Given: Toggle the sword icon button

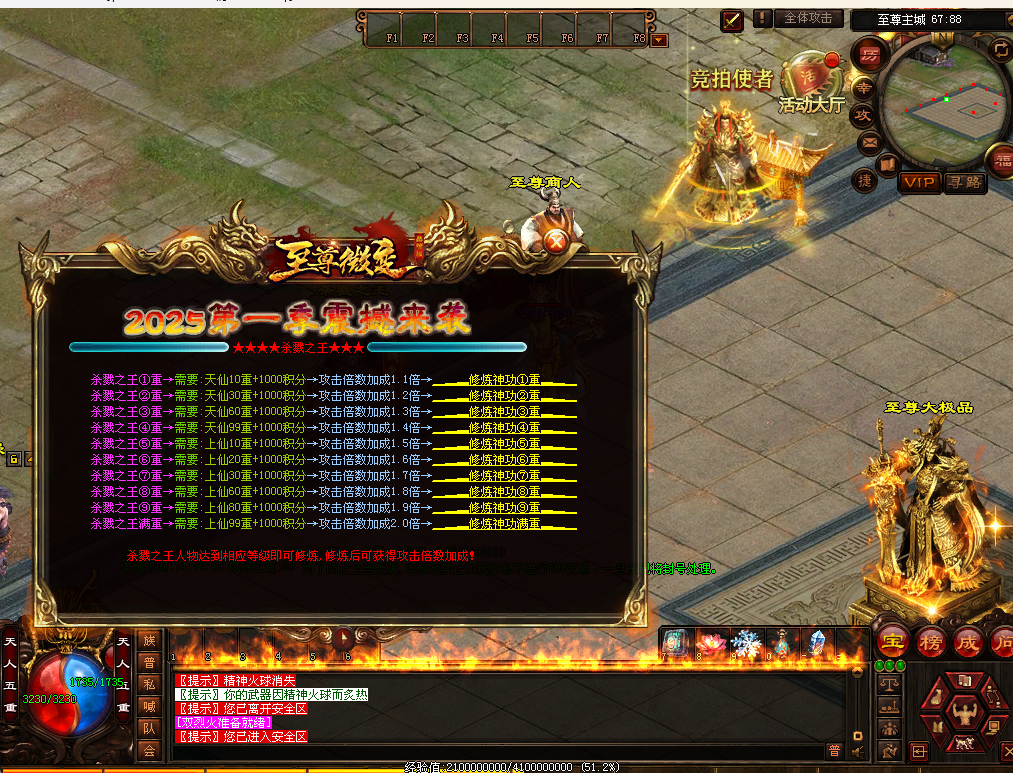Looking at the screenshot, I should [732, 19].
